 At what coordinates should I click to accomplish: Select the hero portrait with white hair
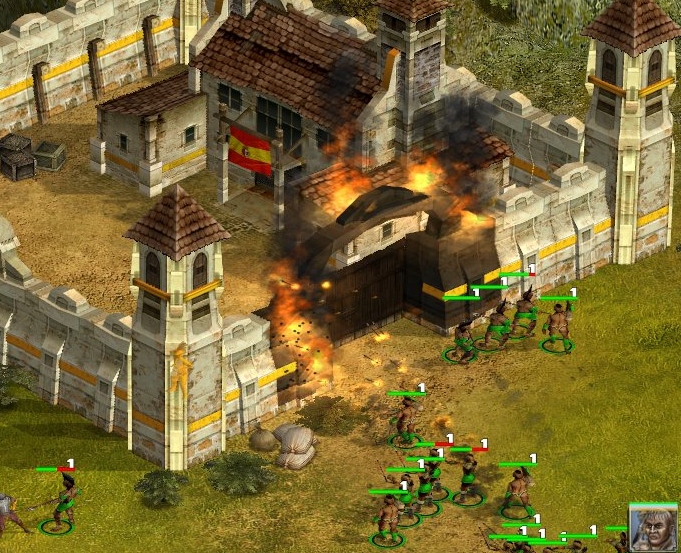point(654,527)
